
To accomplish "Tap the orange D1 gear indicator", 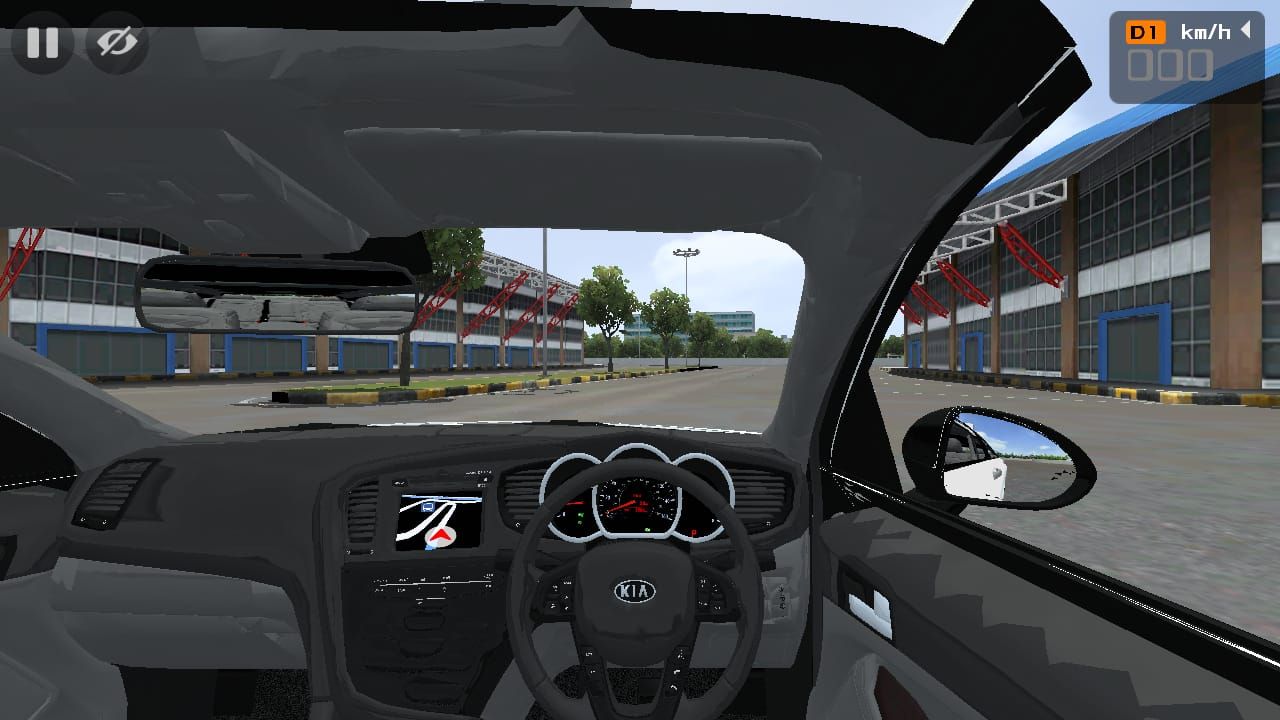I will (1145, 33).
